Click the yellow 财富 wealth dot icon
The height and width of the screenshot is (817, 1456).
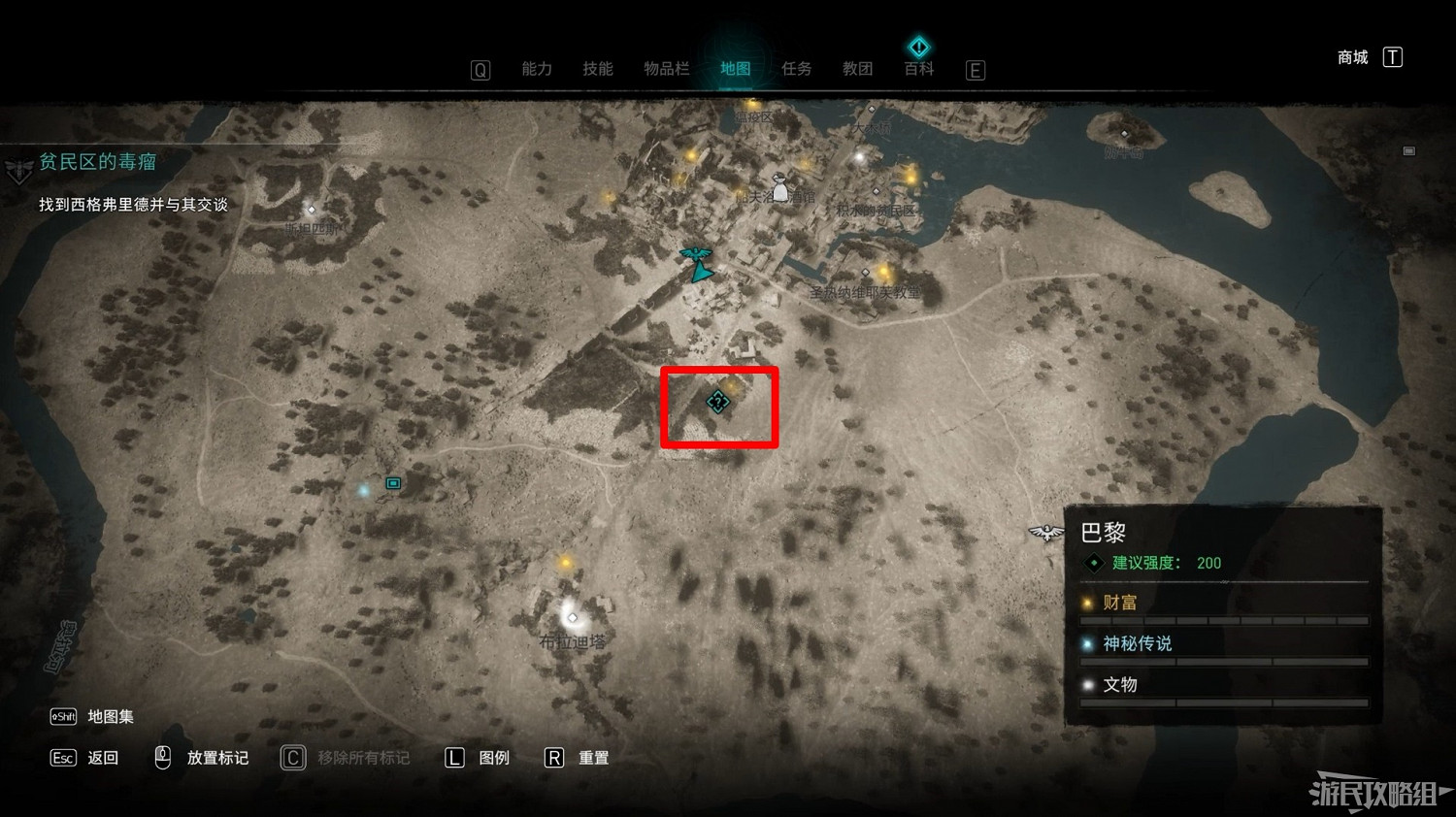point(1087,603)
